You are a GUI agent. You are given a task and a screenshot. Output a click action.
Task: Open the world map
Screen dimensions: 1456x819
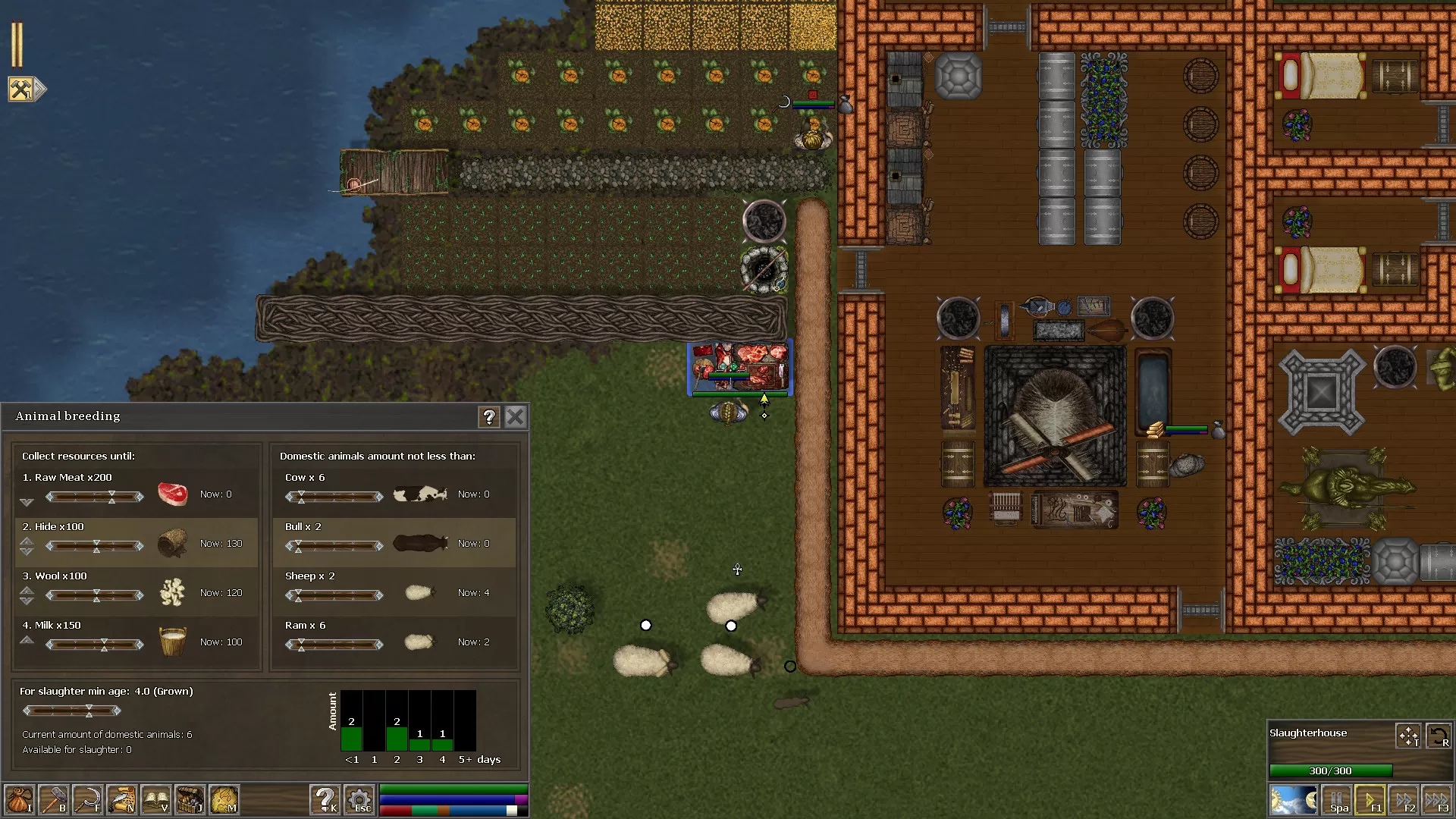point(224,800)
